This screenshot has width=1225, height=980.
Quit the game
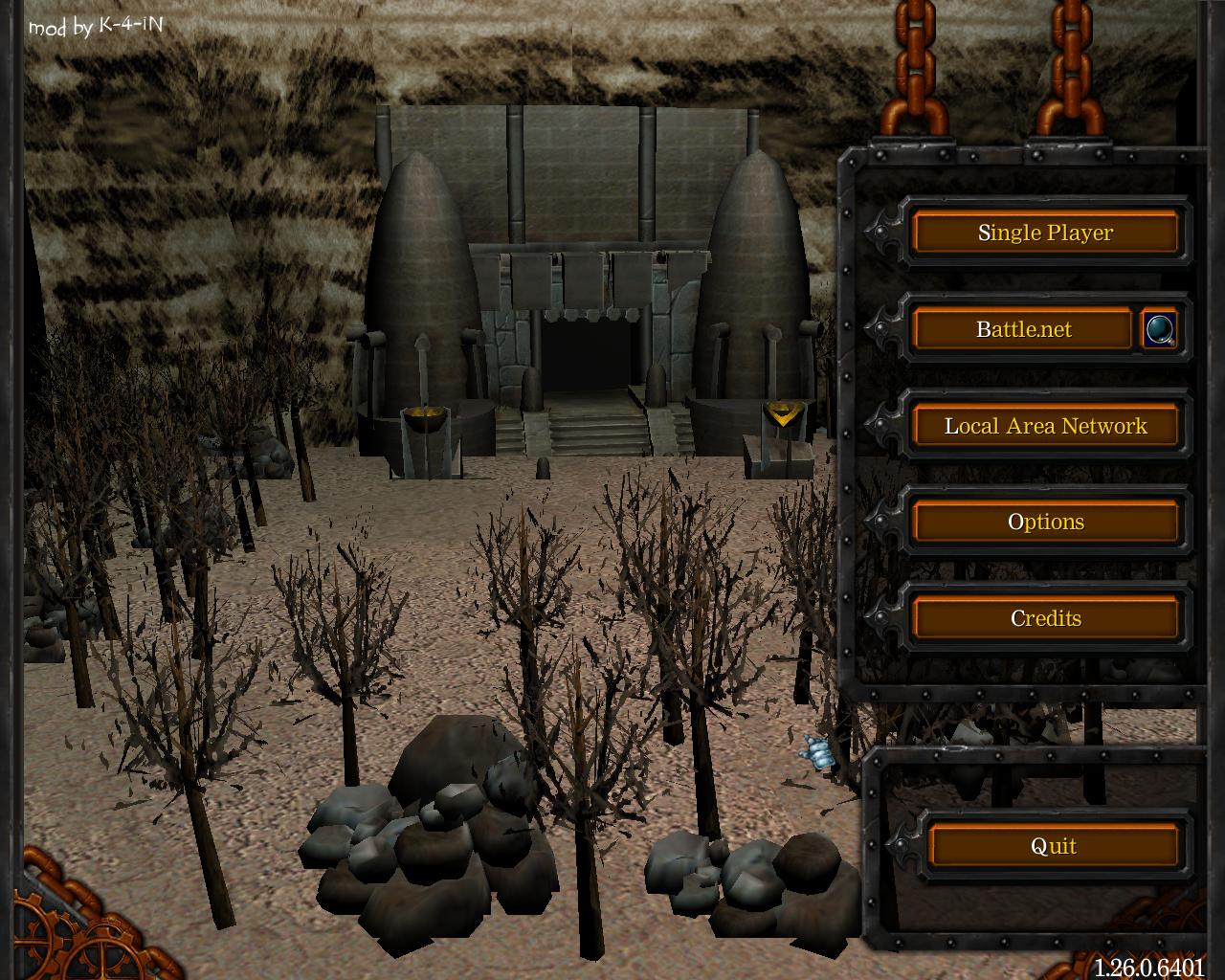point(1053,846)
